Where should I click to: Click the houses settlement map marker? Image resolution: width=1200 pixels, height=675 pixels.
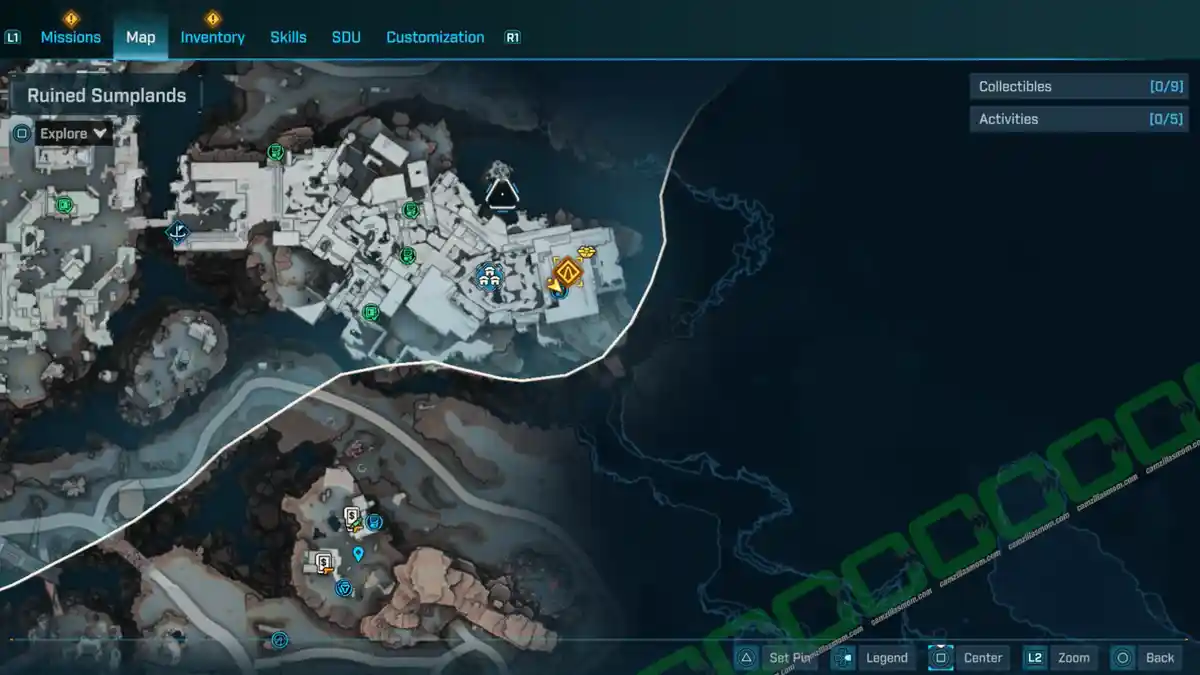pyautogui.click(x=489, y=275)
